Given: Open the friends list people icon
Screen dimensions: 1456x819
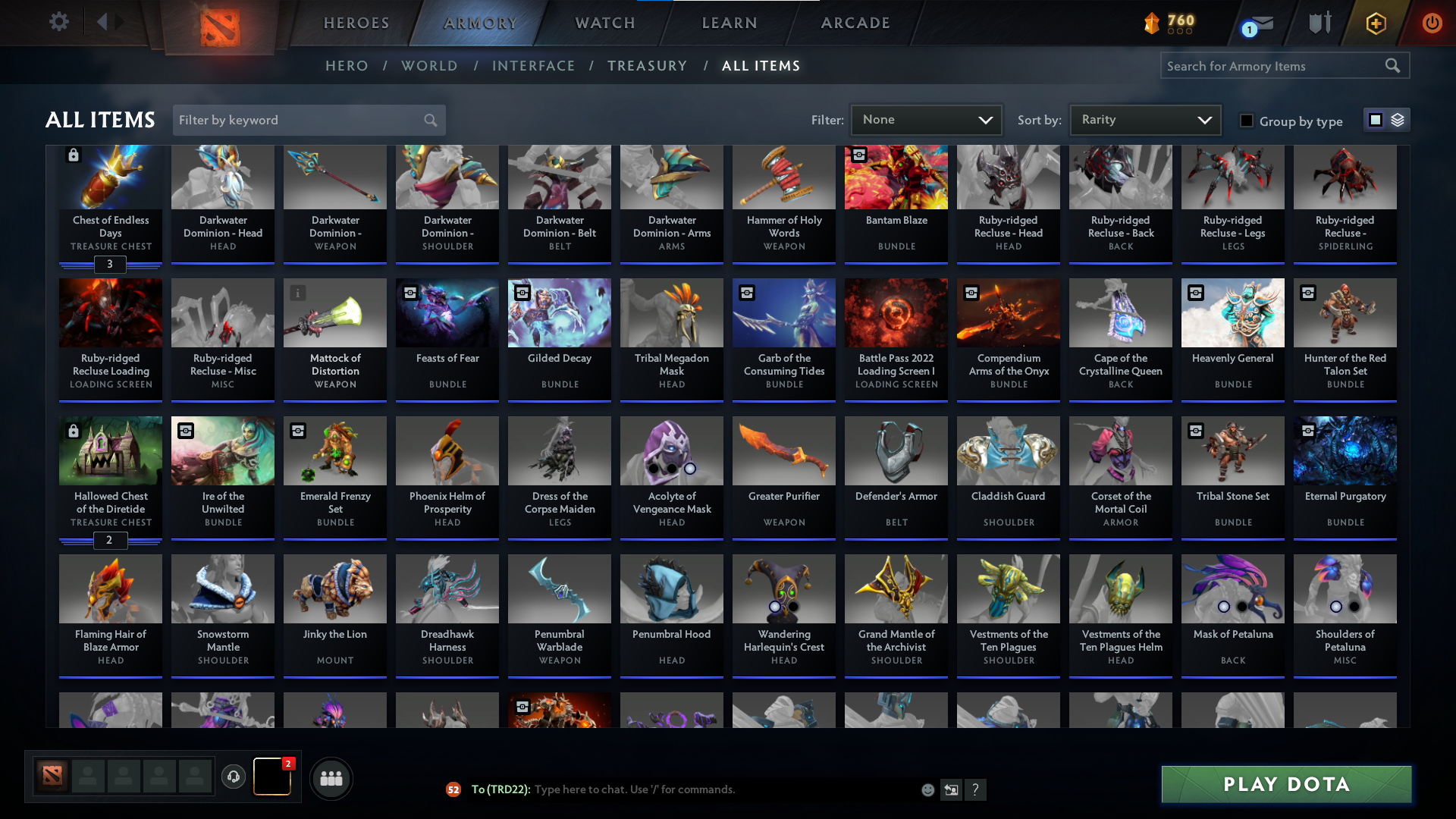Looking at the screenshot, I should [x=331, y=778].
